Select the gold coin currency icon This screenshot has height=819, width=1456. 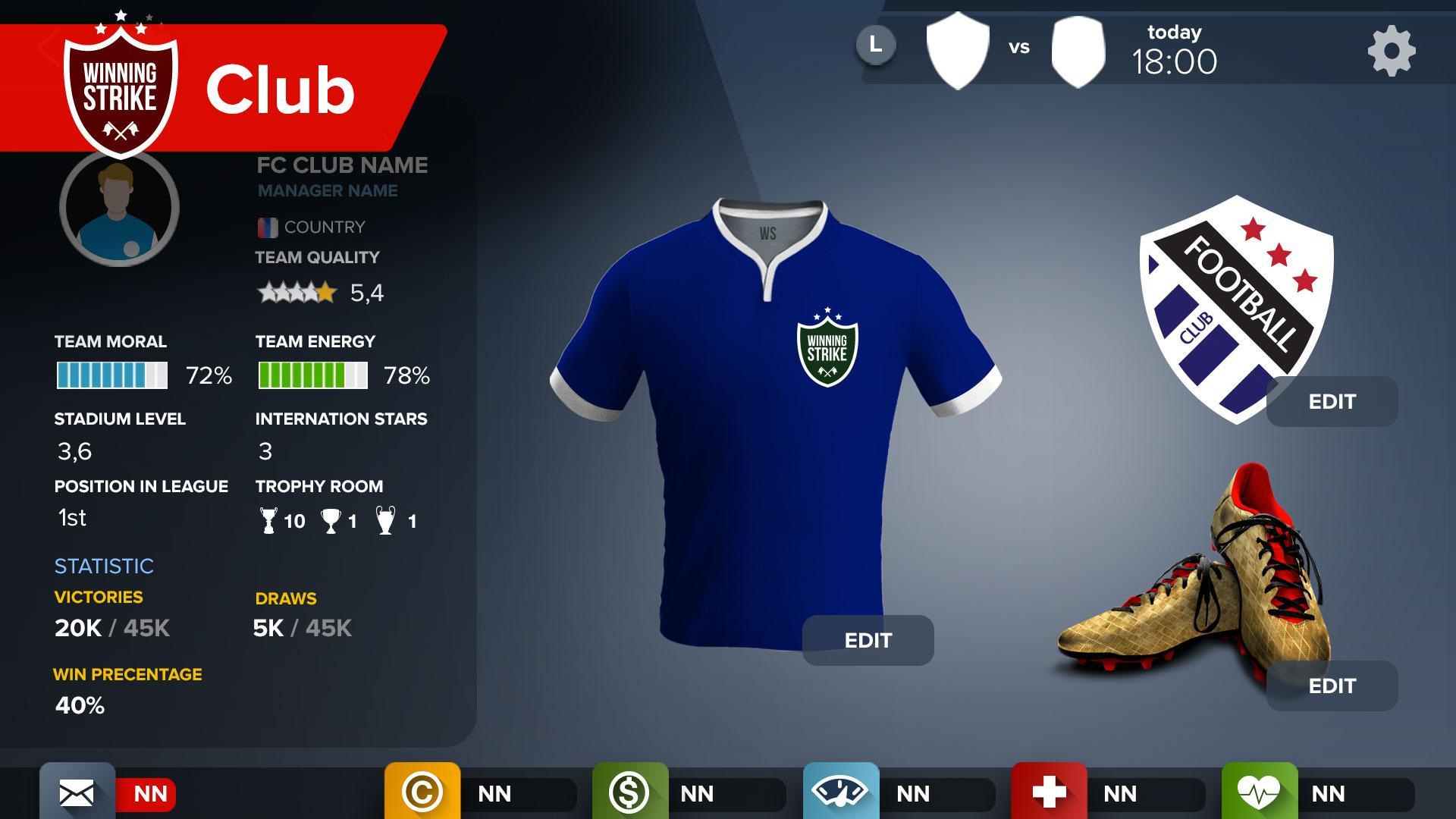(x=422, y=793)
